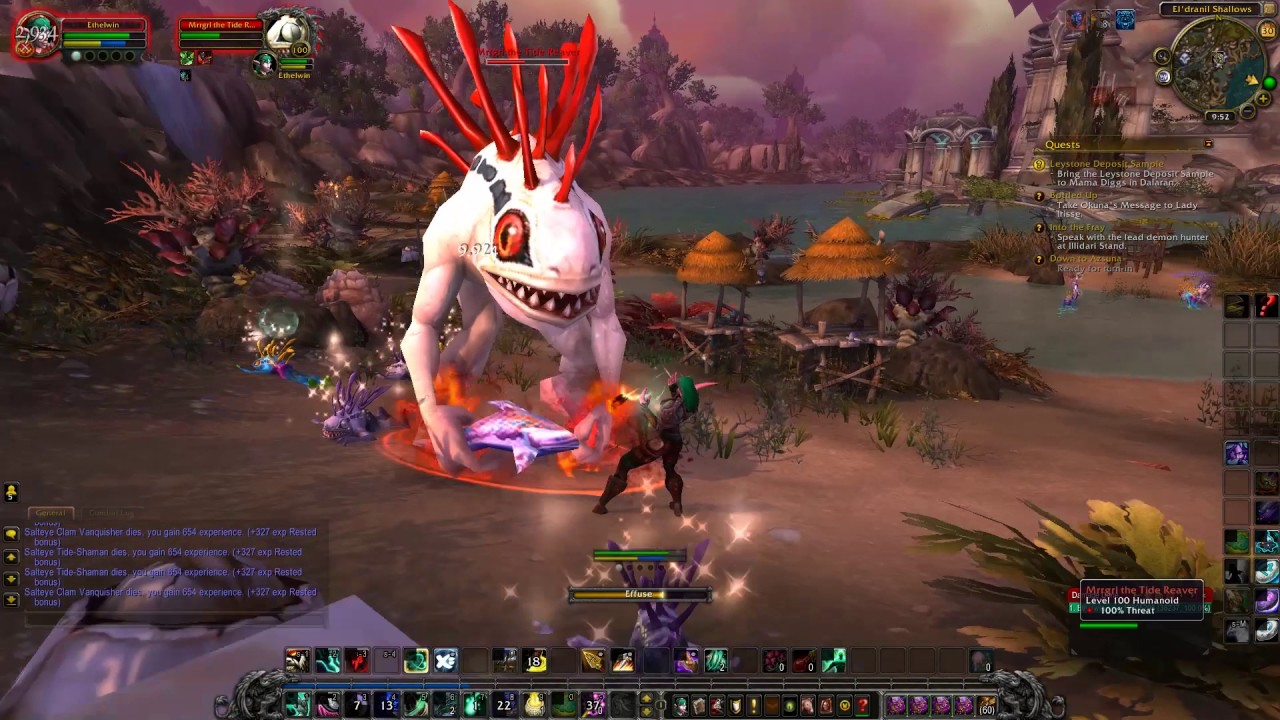The width and height of the screenshot is (1280, 720).
Task: Open Down to Azsuna quest for turn-in
Action: pyautogui.click(x=1085, y=259)
